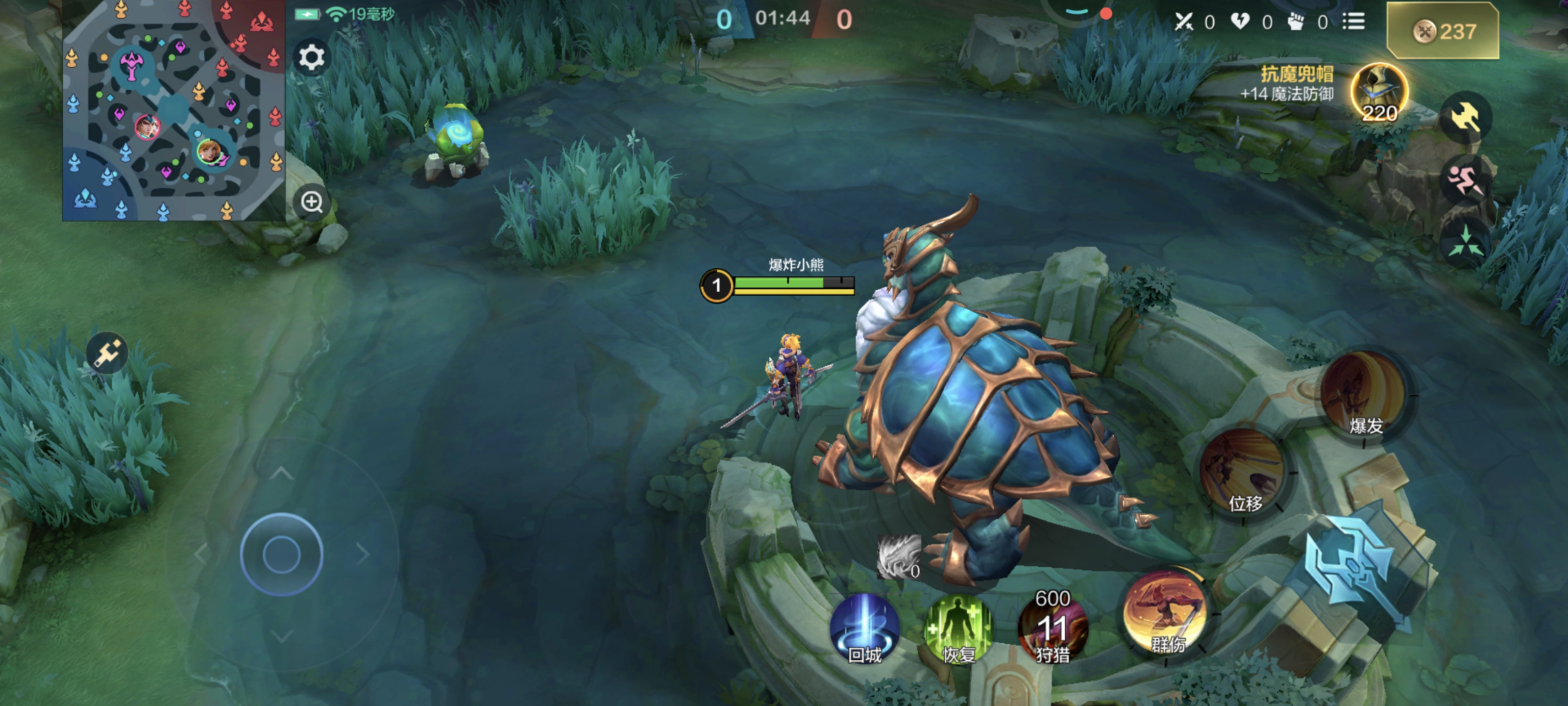The image size is (1568, 706).
Task: Tap the minimap magnifier zoom button
Action: click(312, 202)
